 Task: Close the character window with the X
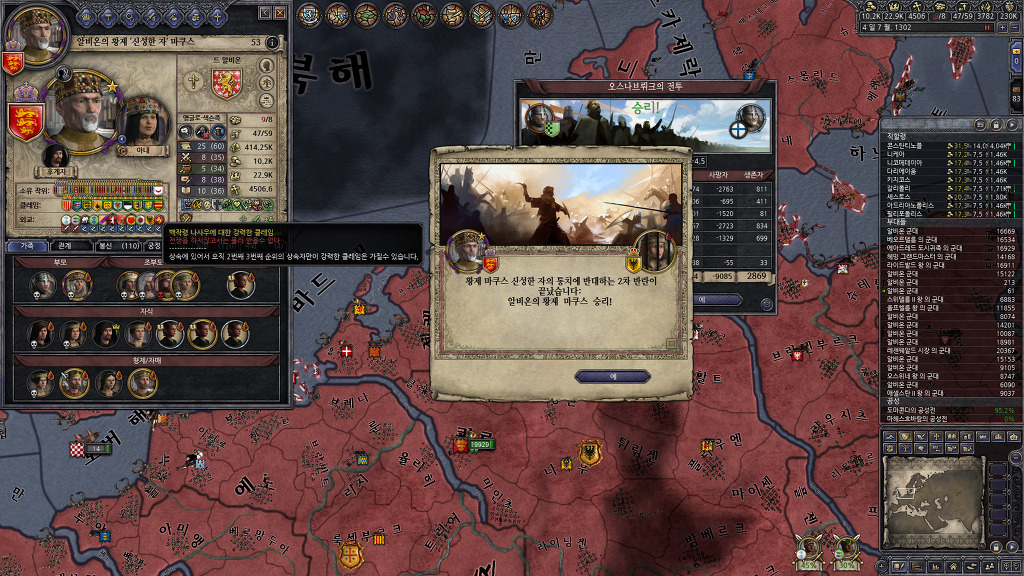click(281, 13)
